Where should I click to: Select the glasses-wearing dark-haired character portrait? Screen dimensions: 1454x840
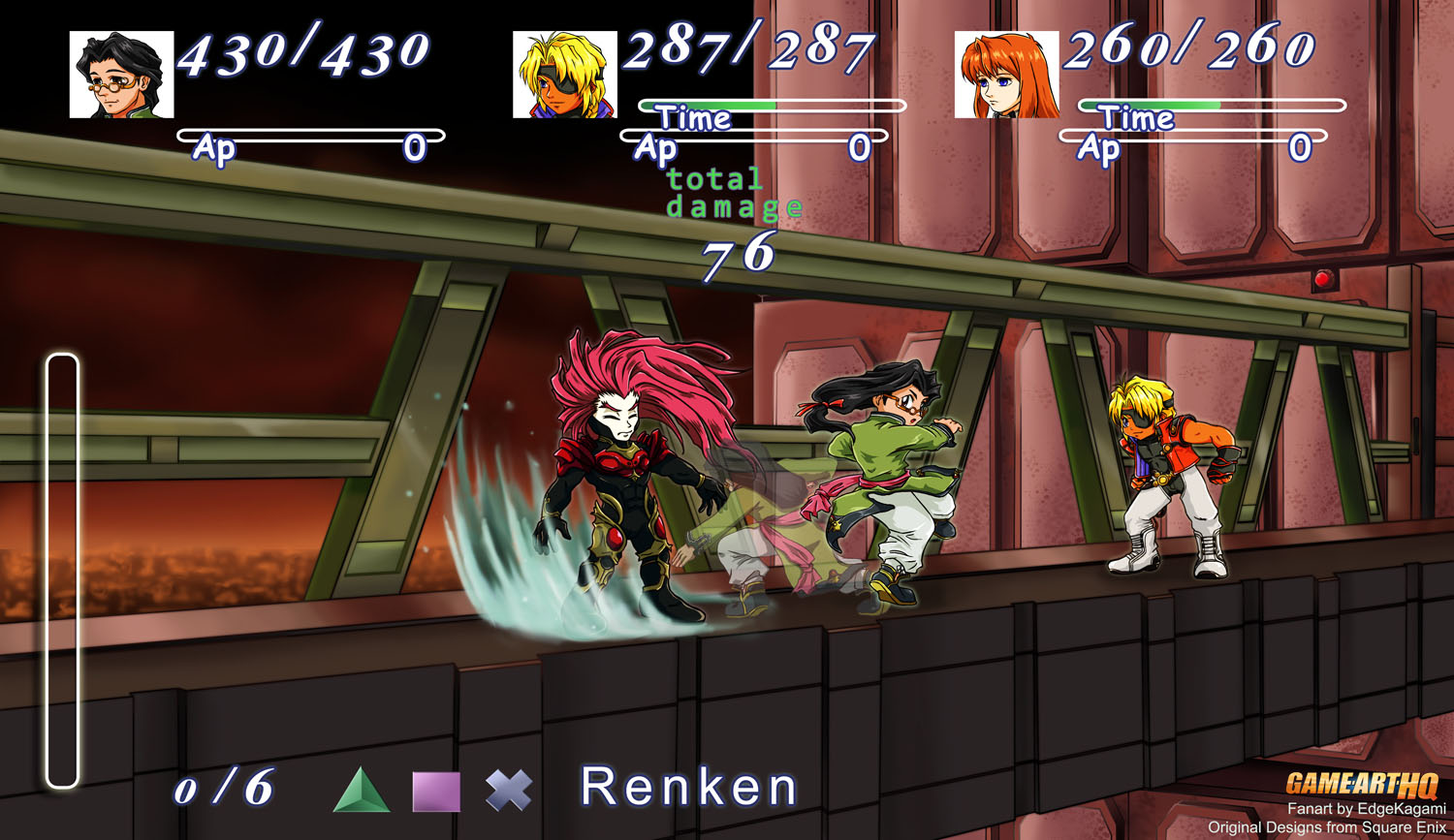point(121,75)
